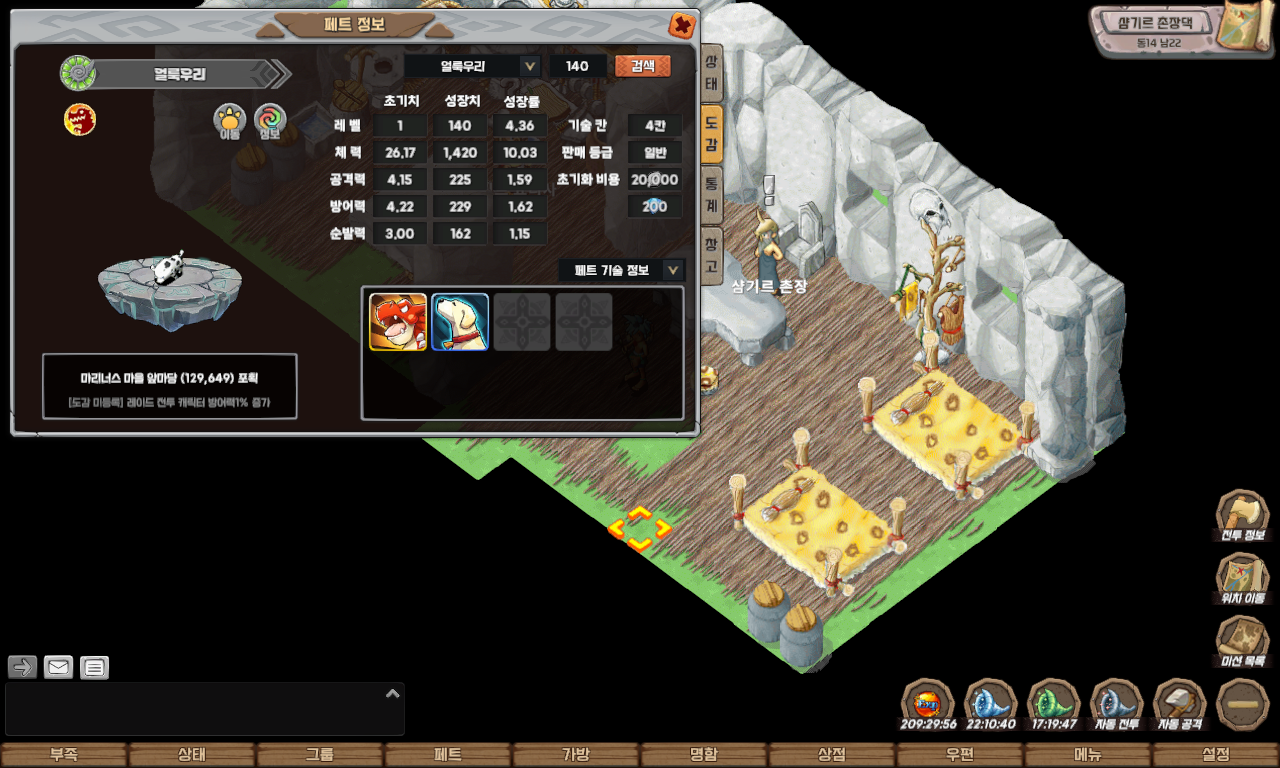
Task: Click the paw-print 이동 button
Action: point(230,120)
